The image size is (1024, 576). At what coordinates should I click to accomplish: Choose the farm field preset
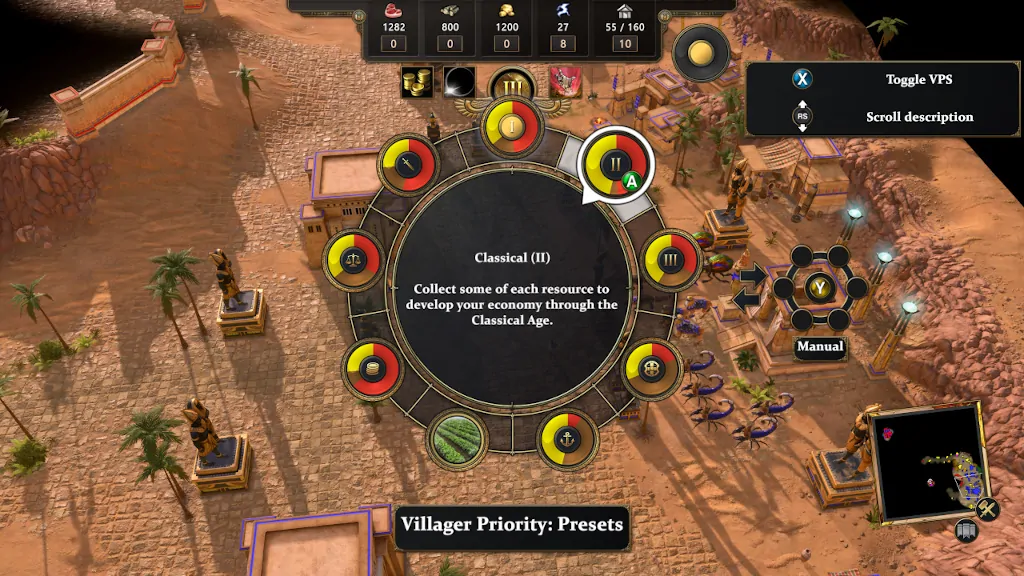(459, 436)
